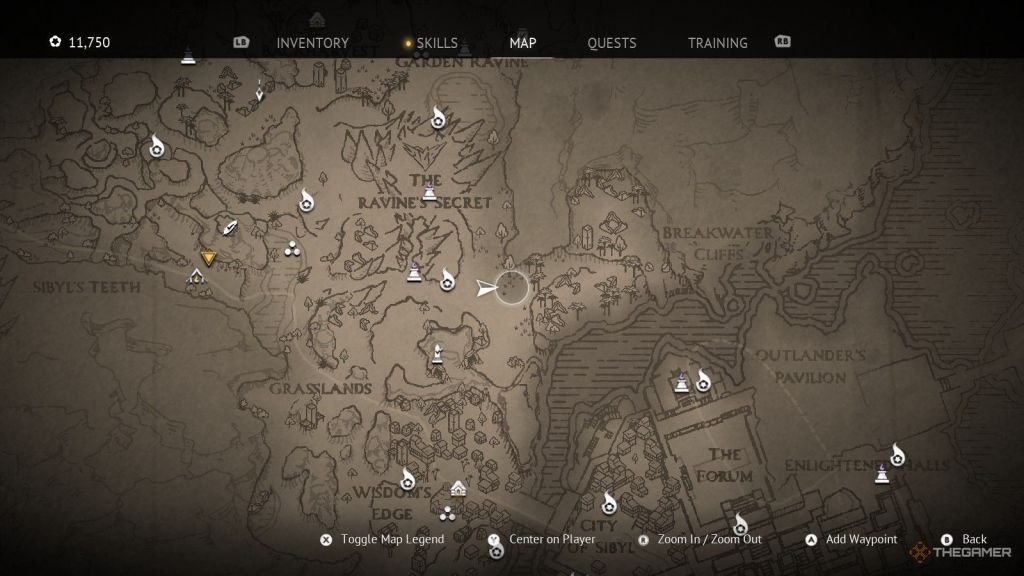The image size is (1024, 576).
Task: Switch to the Inventory tab
Action: [312, 43]
